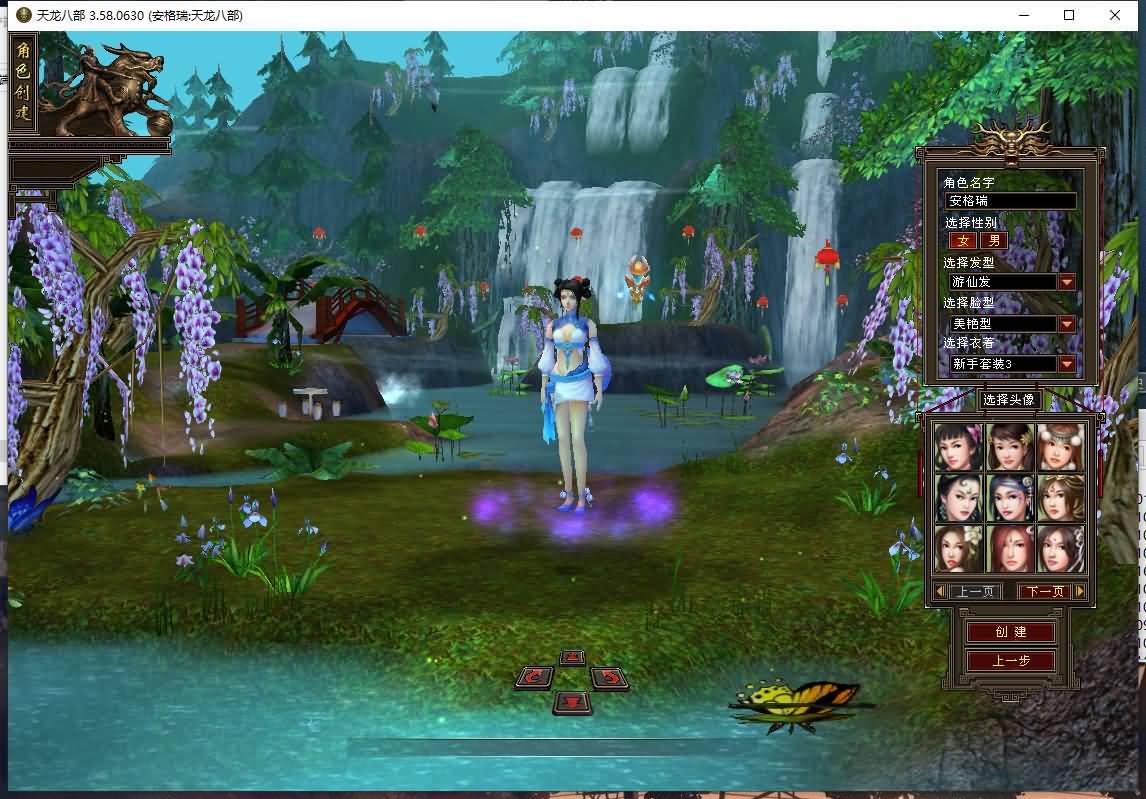
Task: Rotate character with left curved arrow
Action: click(535, 678)
